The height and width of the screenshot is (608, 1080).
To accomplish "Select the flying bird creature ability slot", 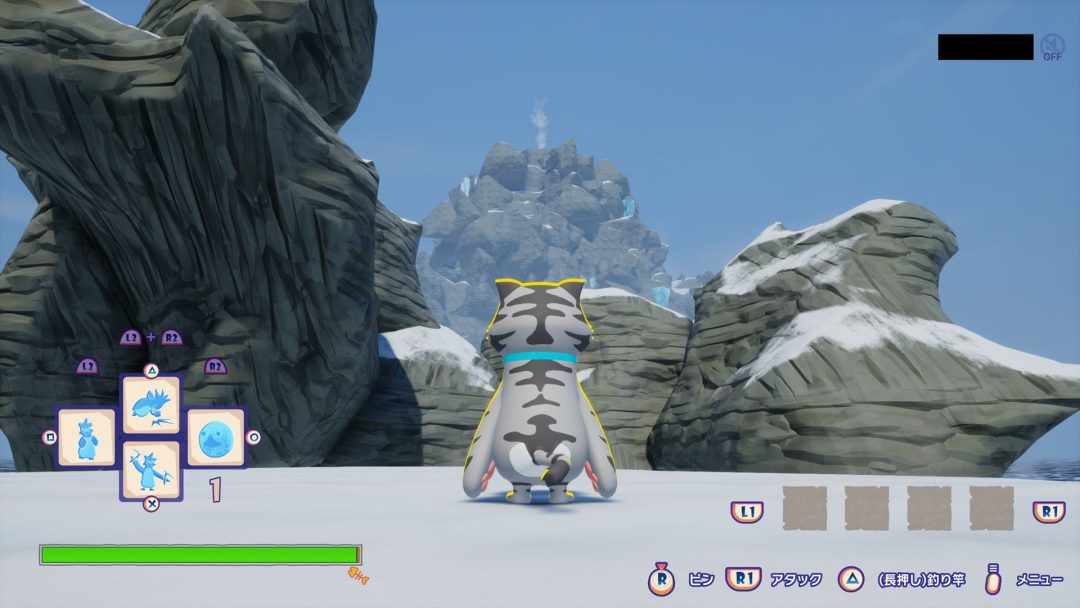I will point(151,404).
